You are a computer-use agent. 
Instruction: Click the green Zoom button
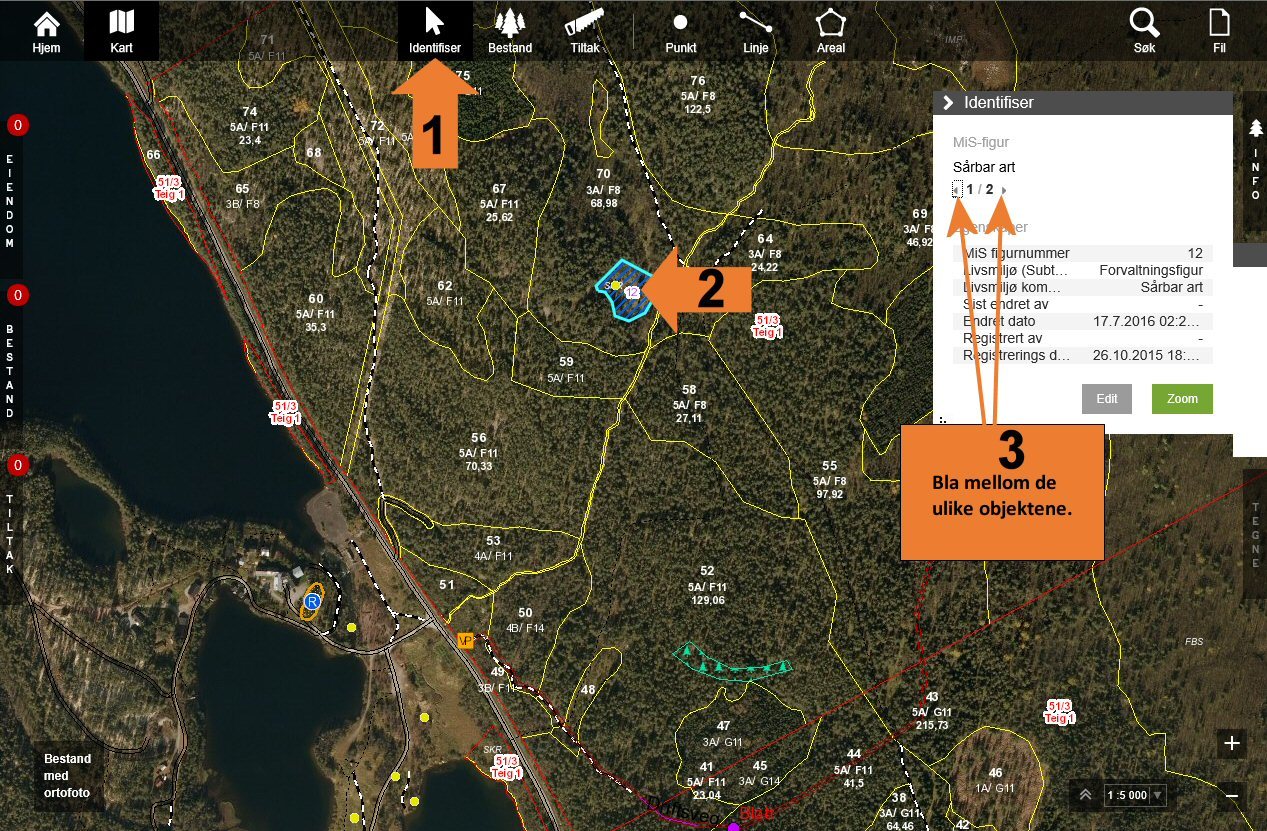1182,398
